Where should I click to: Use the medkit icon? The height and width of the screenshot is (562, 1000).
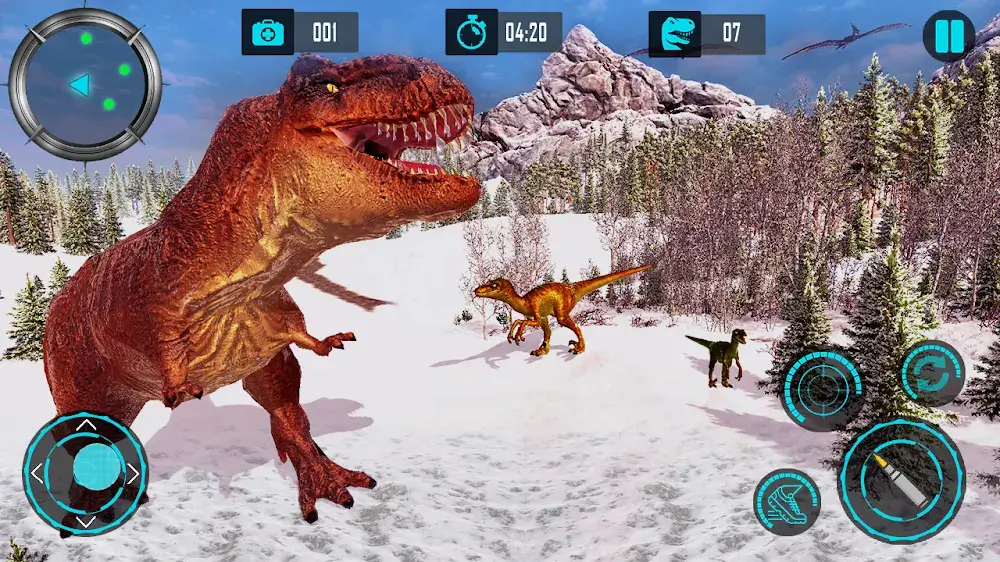268,33
